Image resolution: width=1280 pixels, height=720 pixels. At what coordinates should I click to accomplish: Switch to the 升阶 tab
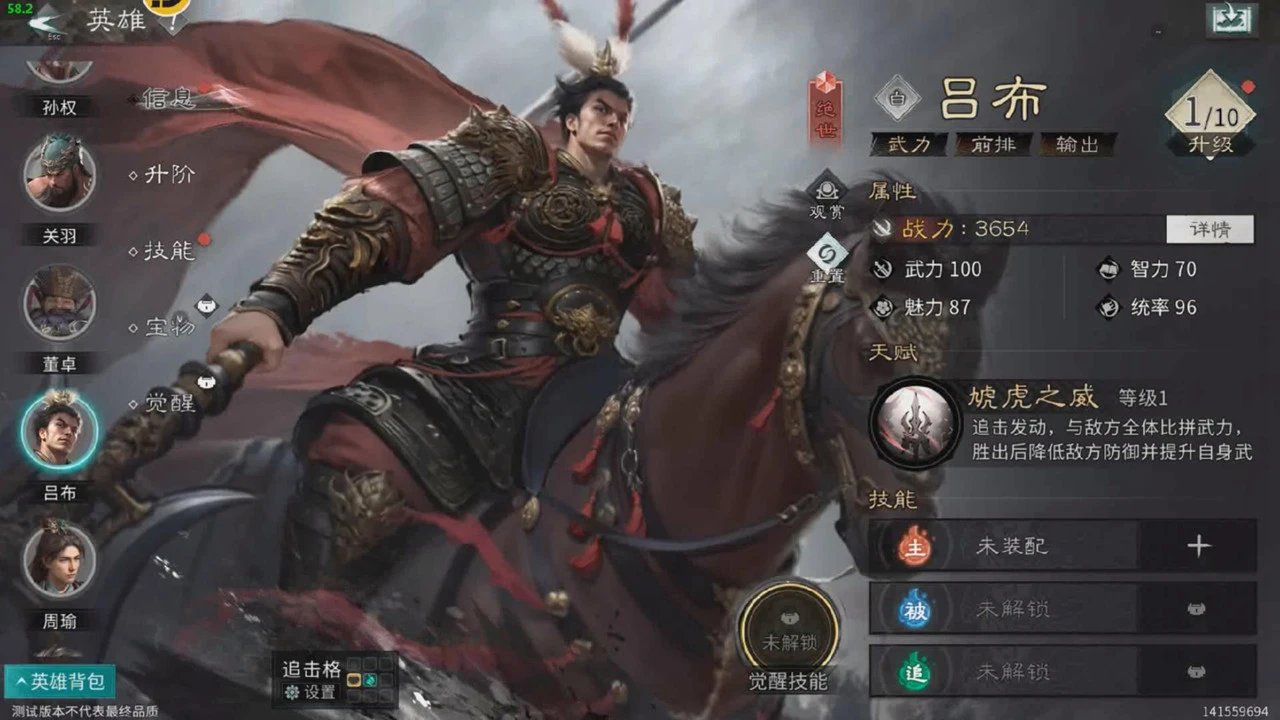click(x=168, y=175)
